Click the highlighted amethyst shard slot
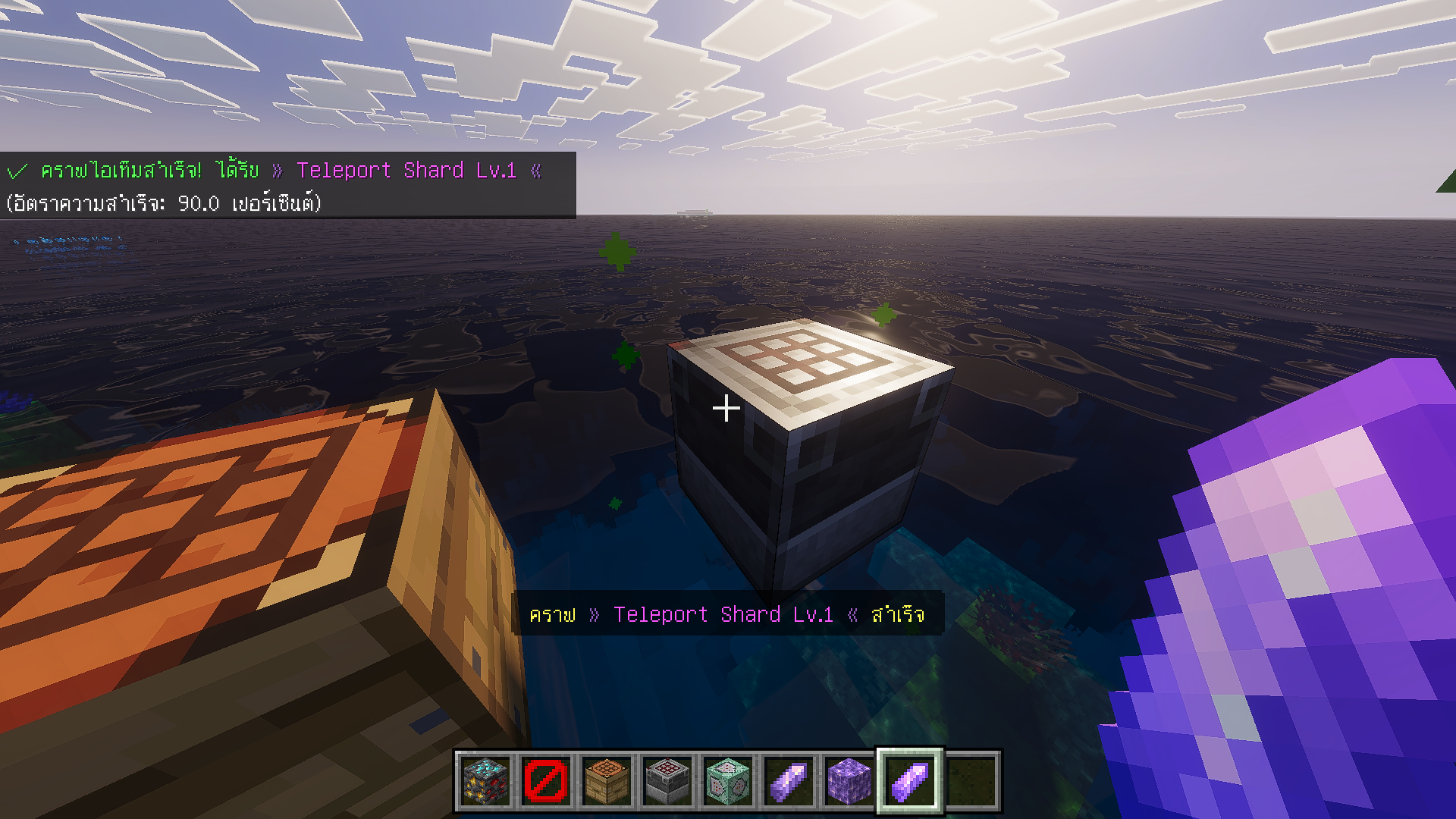The height and width of the screenshot is (819, 1456). (910, 780)
